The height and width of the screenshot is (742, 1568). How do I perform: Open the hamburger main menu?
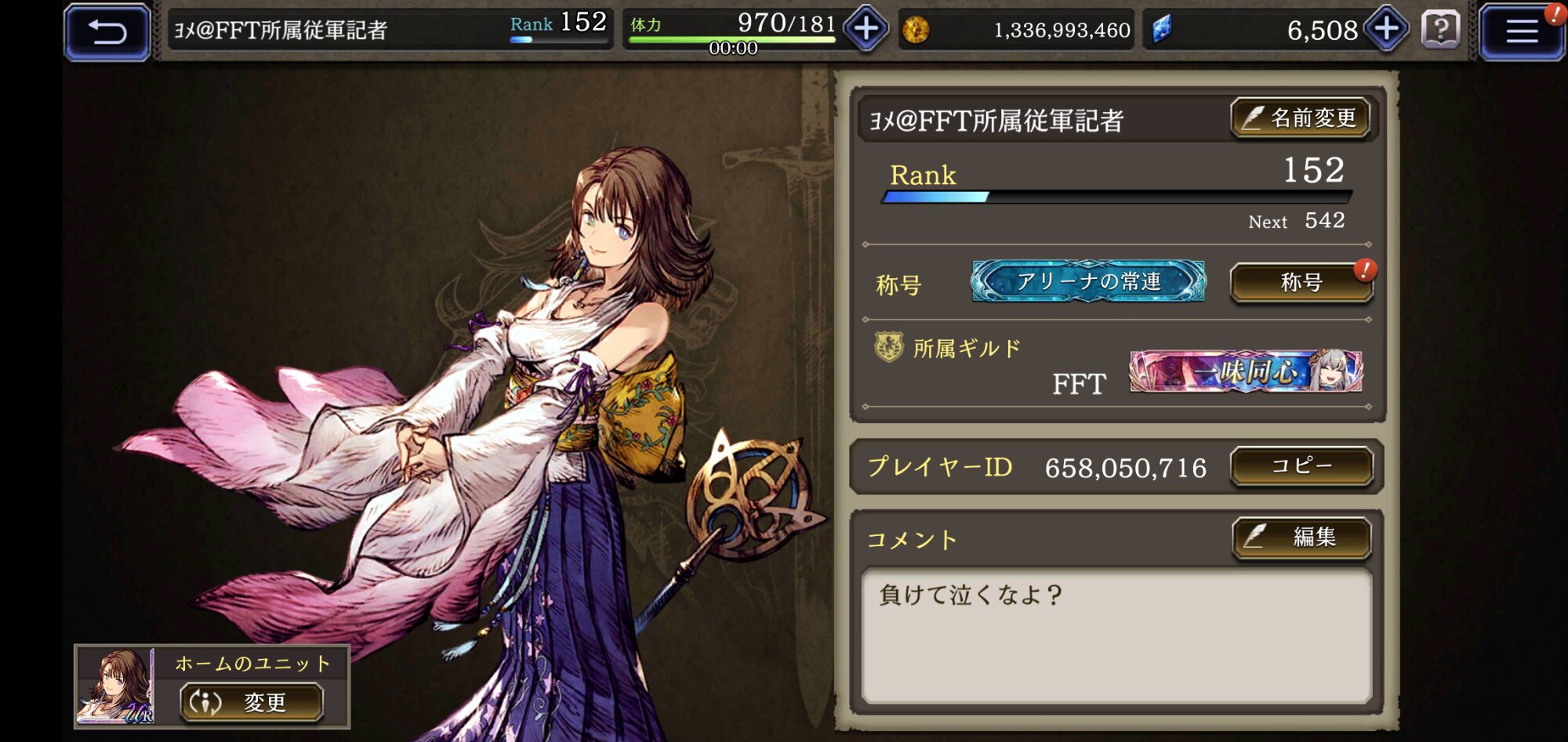point(1521,32)
